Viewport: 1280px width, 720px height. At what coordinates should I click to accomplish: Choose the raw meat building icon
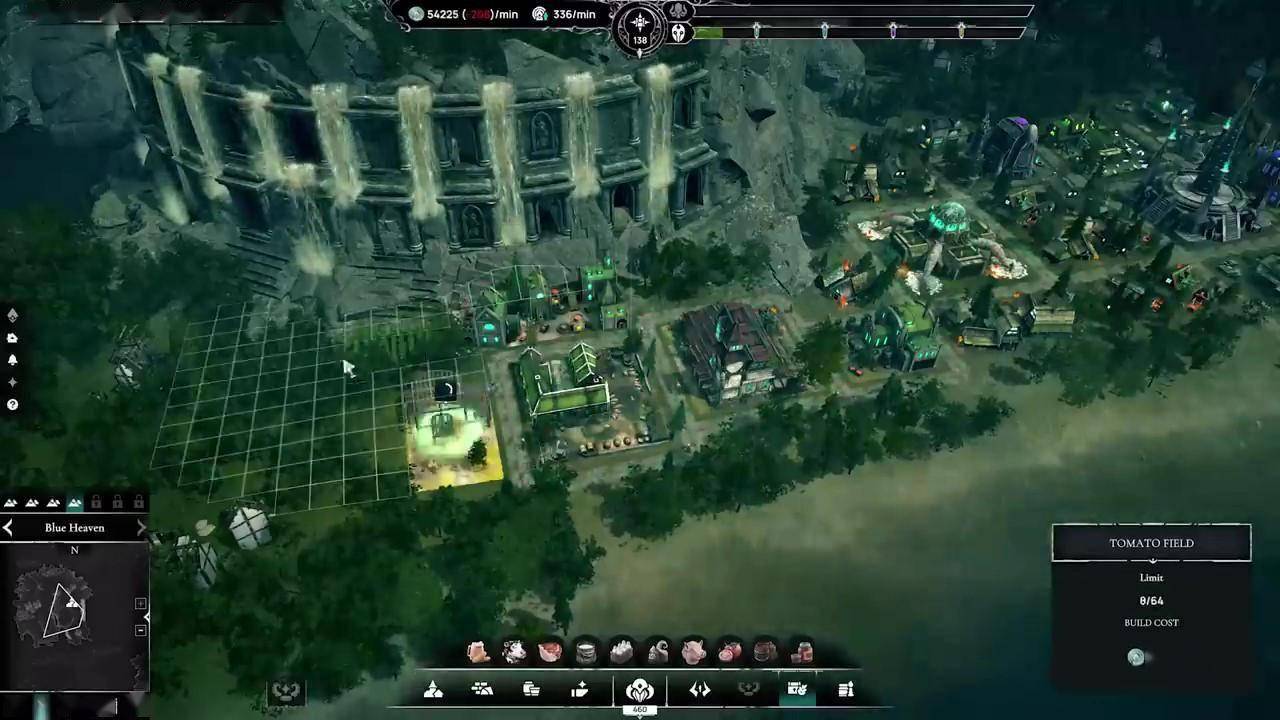pyautogui.click(x=550, y=653)
